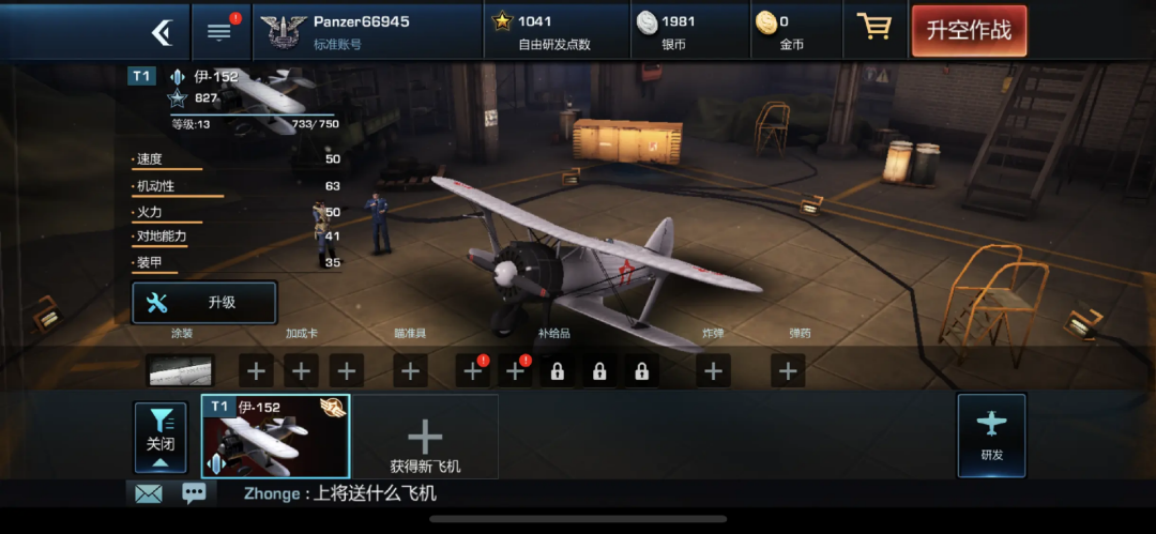This screenshot has width=1156, height=534.
Task: Go back with the left arrow button
Action: [x=161, y=32]
